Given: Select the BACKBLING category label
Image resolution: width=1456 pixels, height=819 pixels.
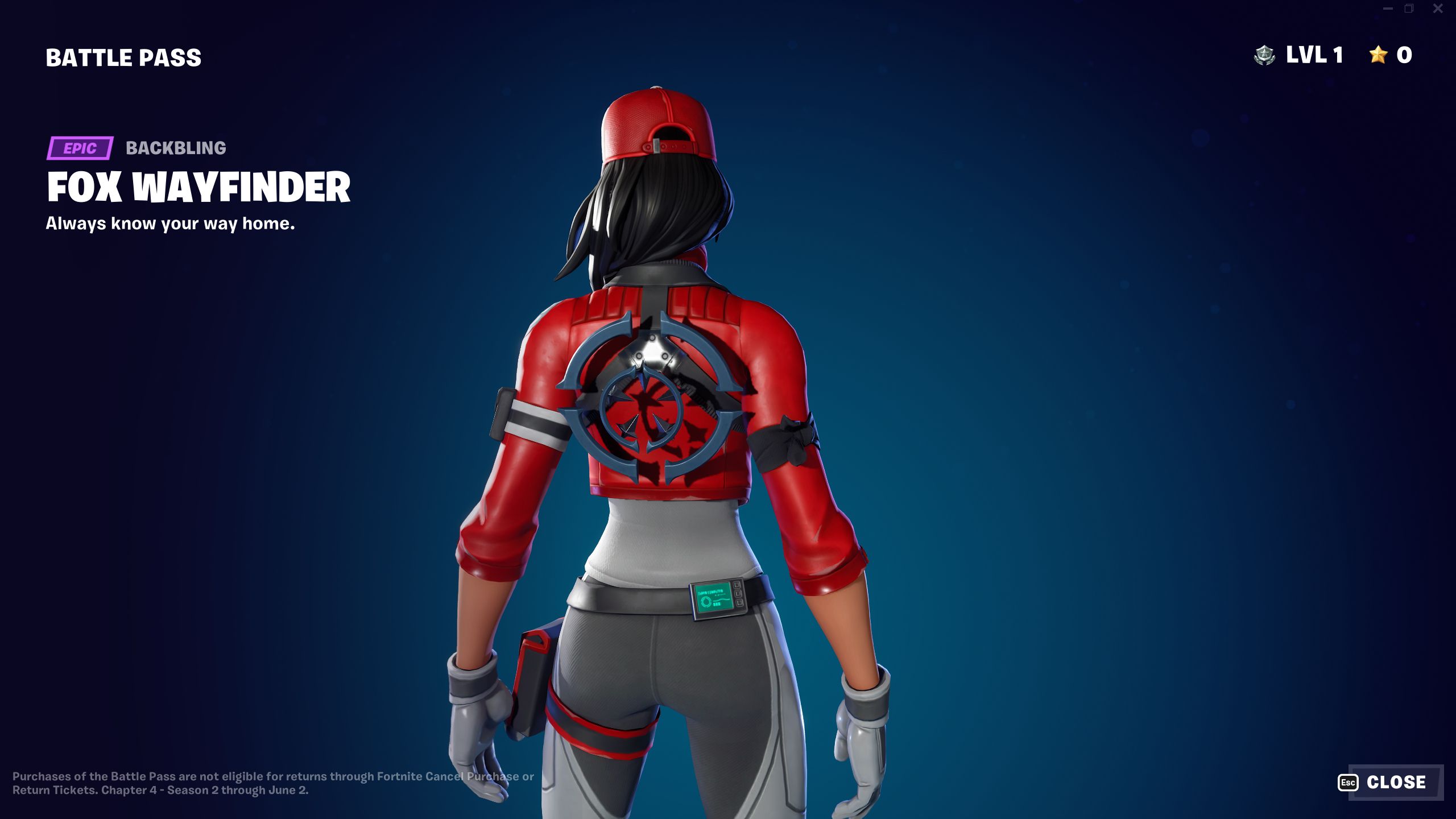Looking at the screenshot, I should coord(175,149).
